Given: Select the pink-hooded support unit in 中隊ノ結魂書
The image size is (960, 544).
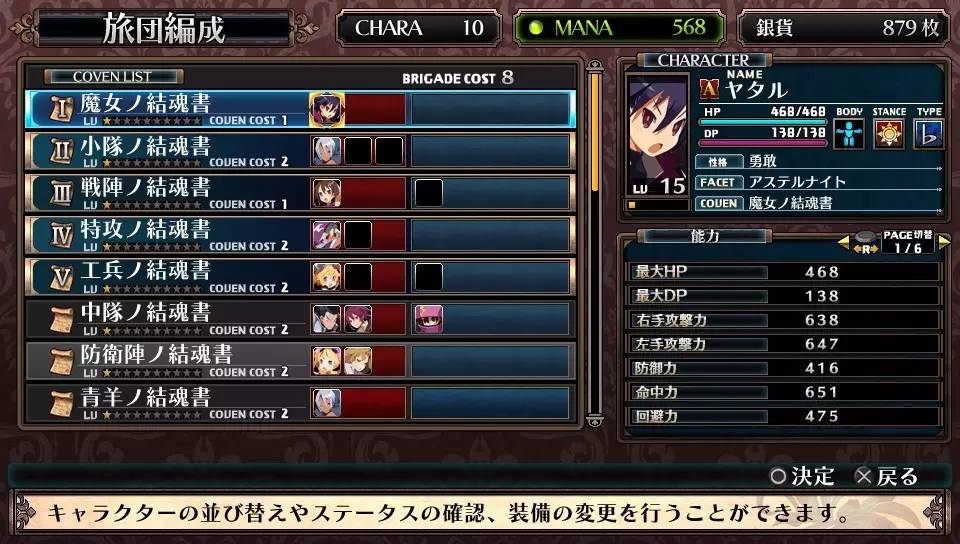Looking at the screenshot, I should coord(429,318).
